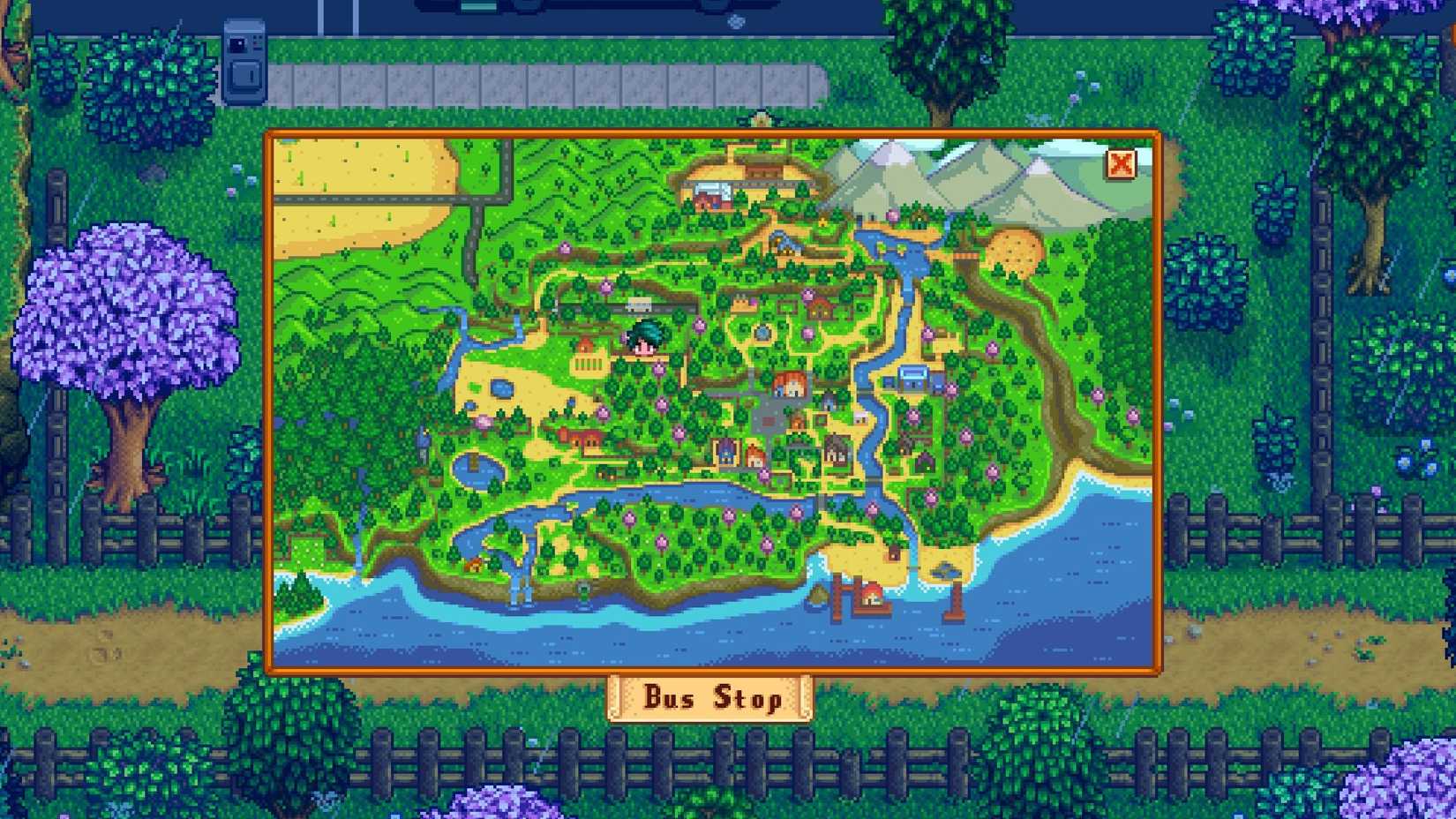Select the small cabin on the southern riverbank
This screenshot has height=819, width=1456.
pyautogui.click(x=475, y=563)
